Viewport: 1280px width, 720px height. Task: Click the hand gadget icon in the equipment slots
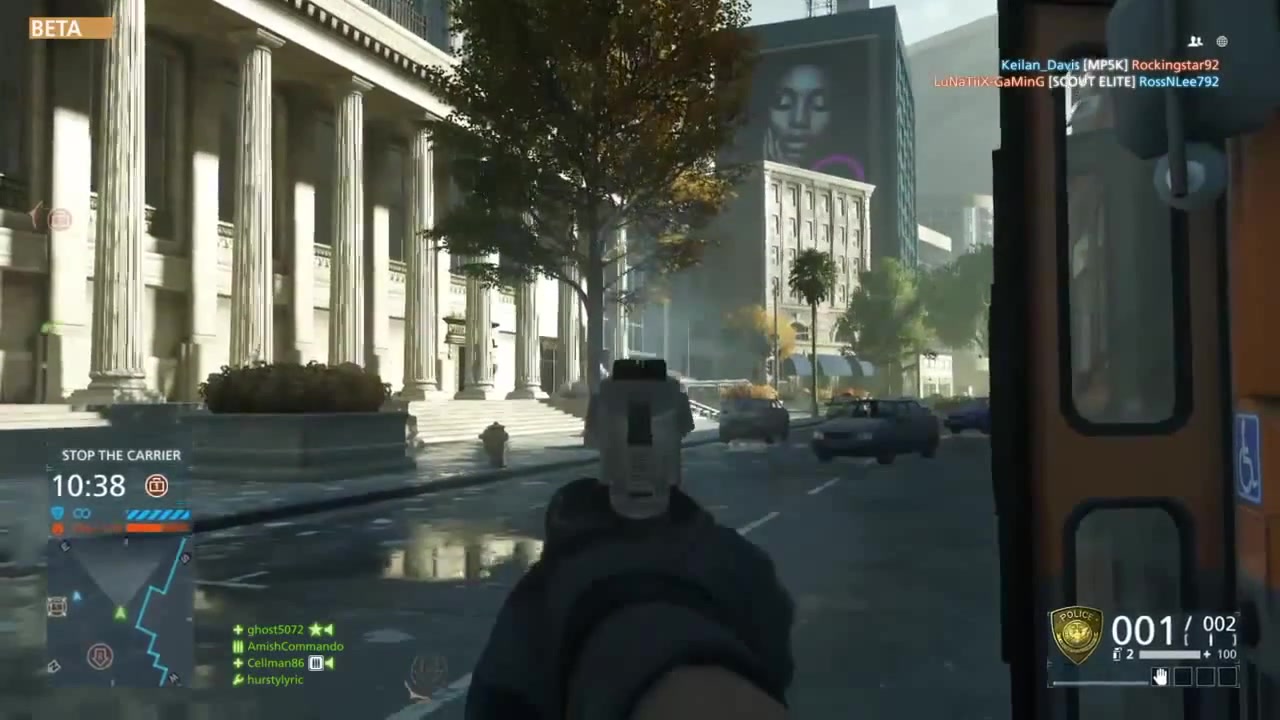[1159, 676]
